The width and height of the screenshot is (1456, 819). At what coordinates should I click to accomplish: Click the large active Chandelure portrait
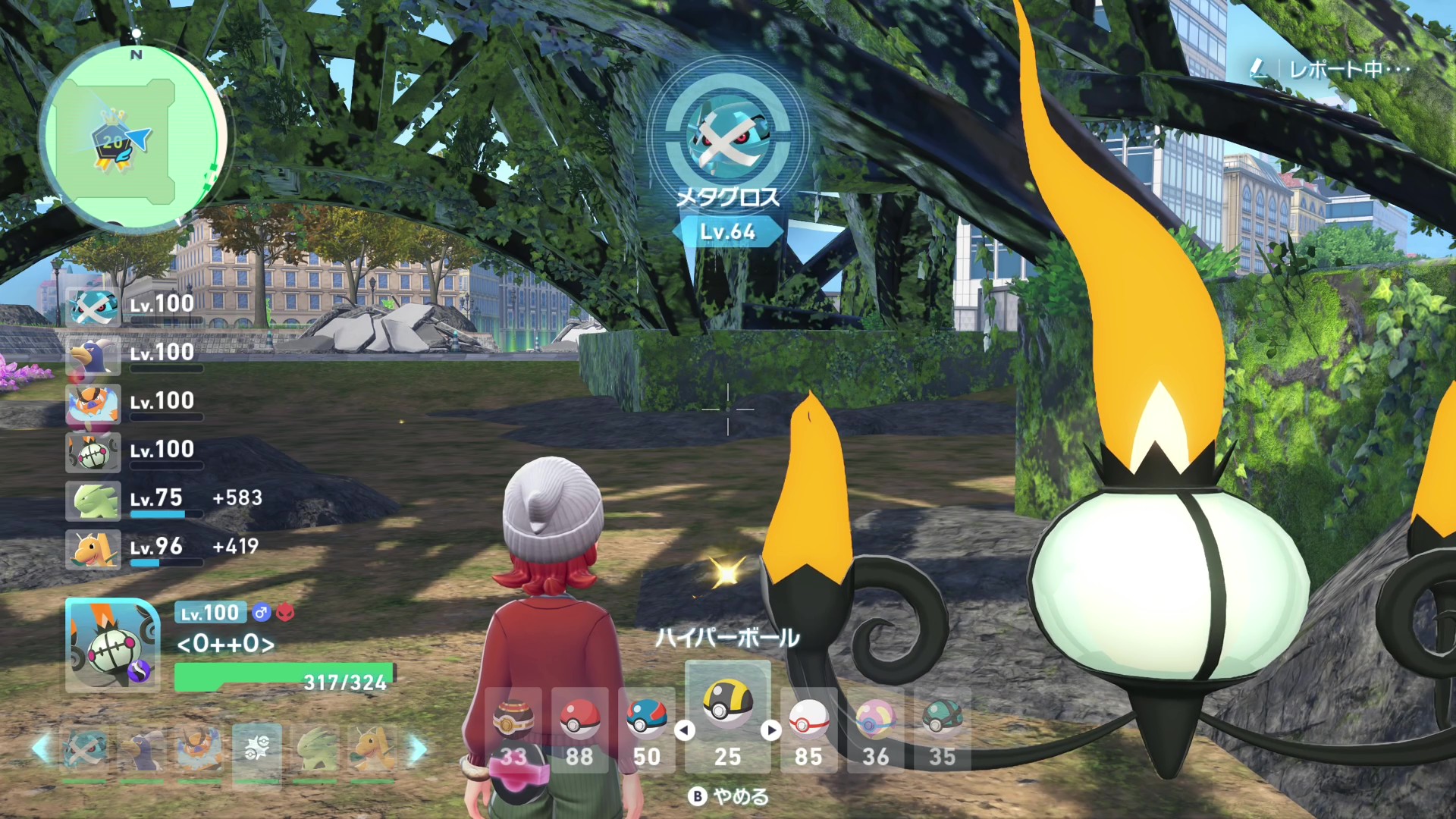point(112,645)
